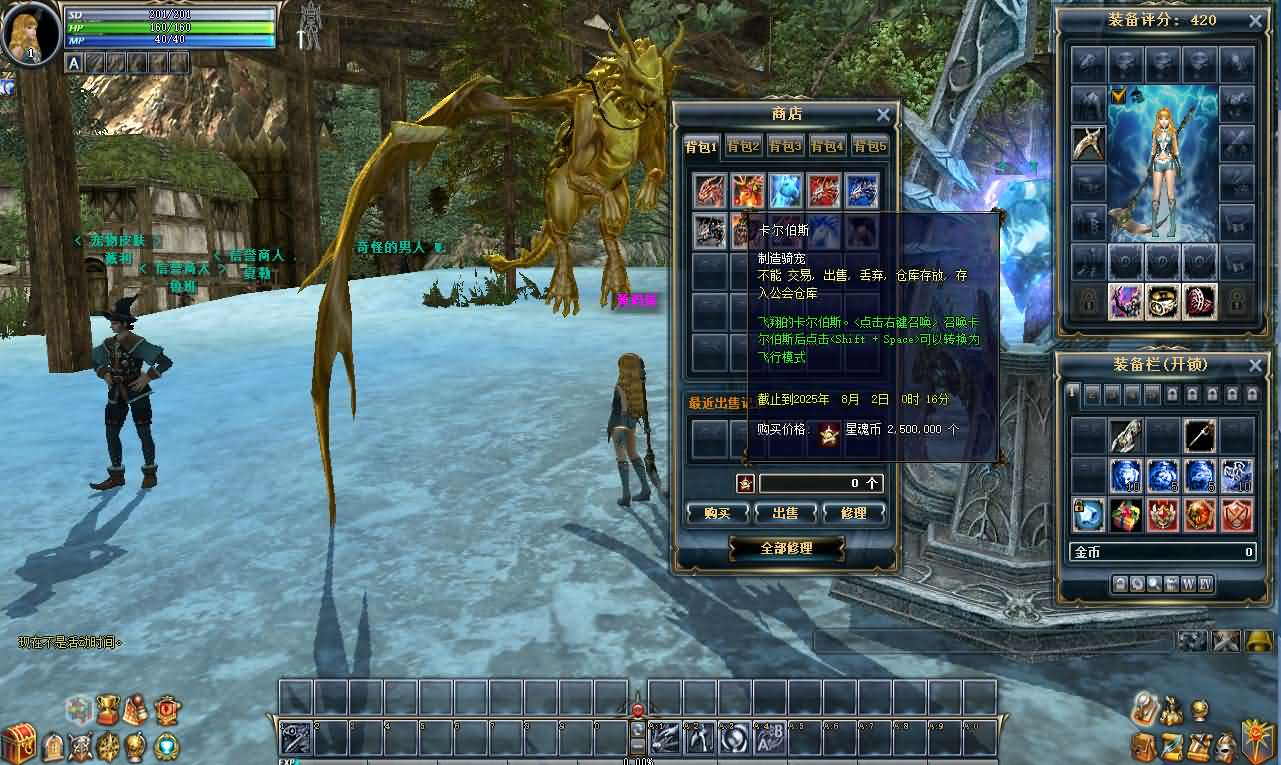
Task: Switch to the 背包2 tab
Action: 743,146
